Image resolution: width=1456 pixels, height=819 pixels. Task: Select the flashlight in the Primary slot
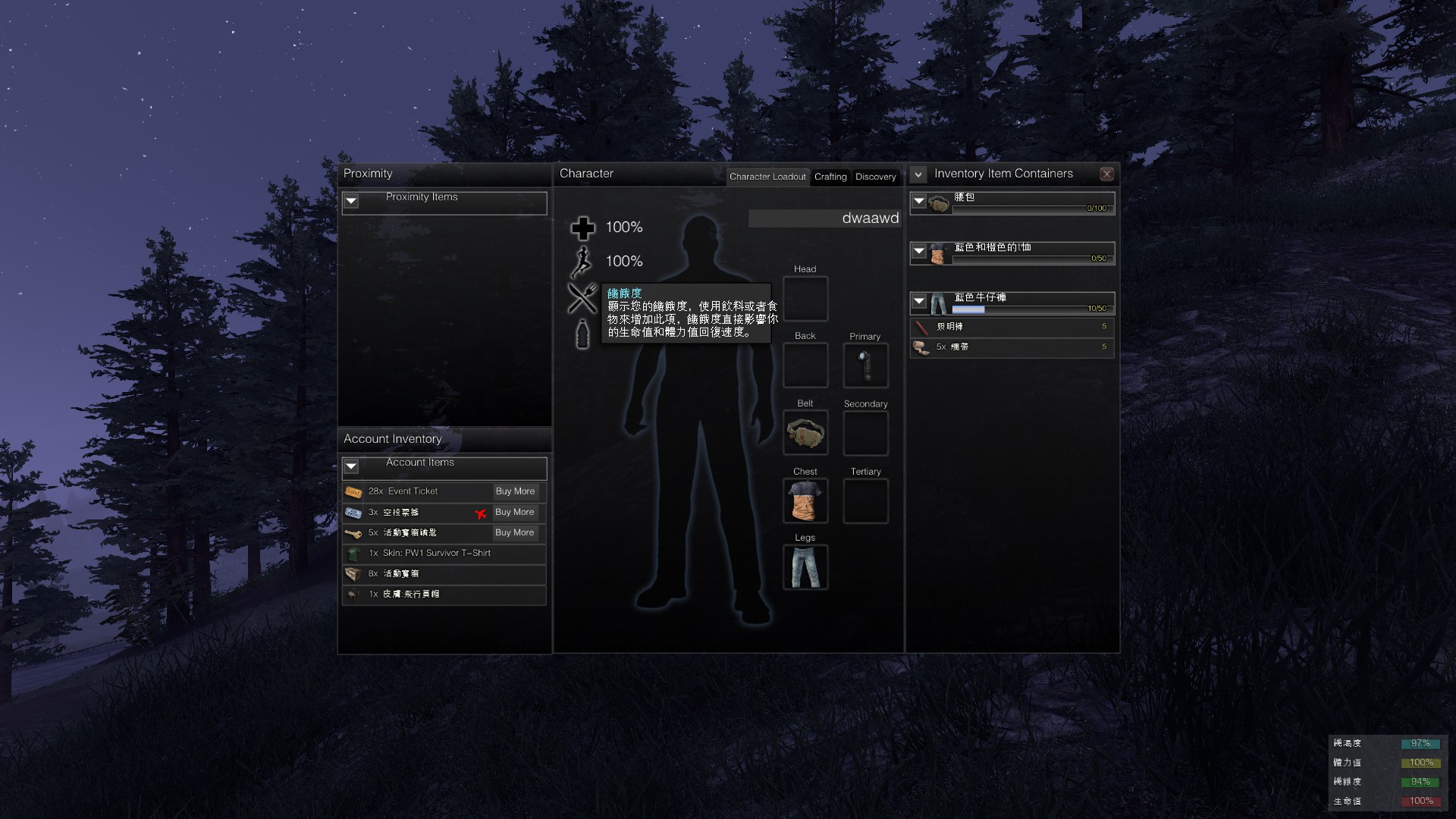pyautogui.click(x=865, y=366)
